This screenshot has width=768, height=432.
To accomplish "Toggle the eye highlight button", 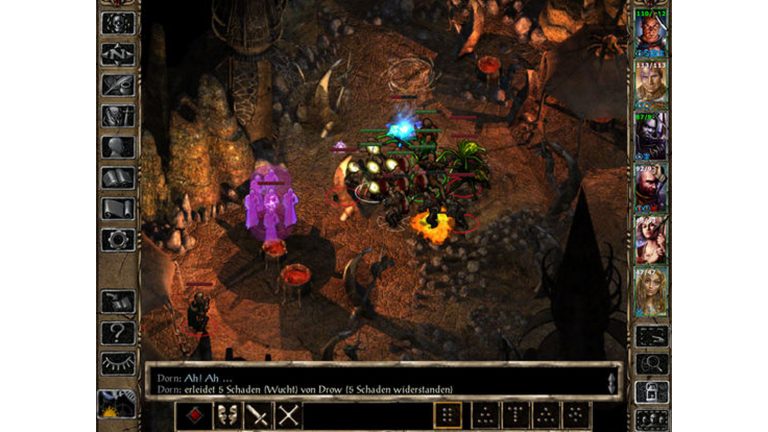I will 118,363.
